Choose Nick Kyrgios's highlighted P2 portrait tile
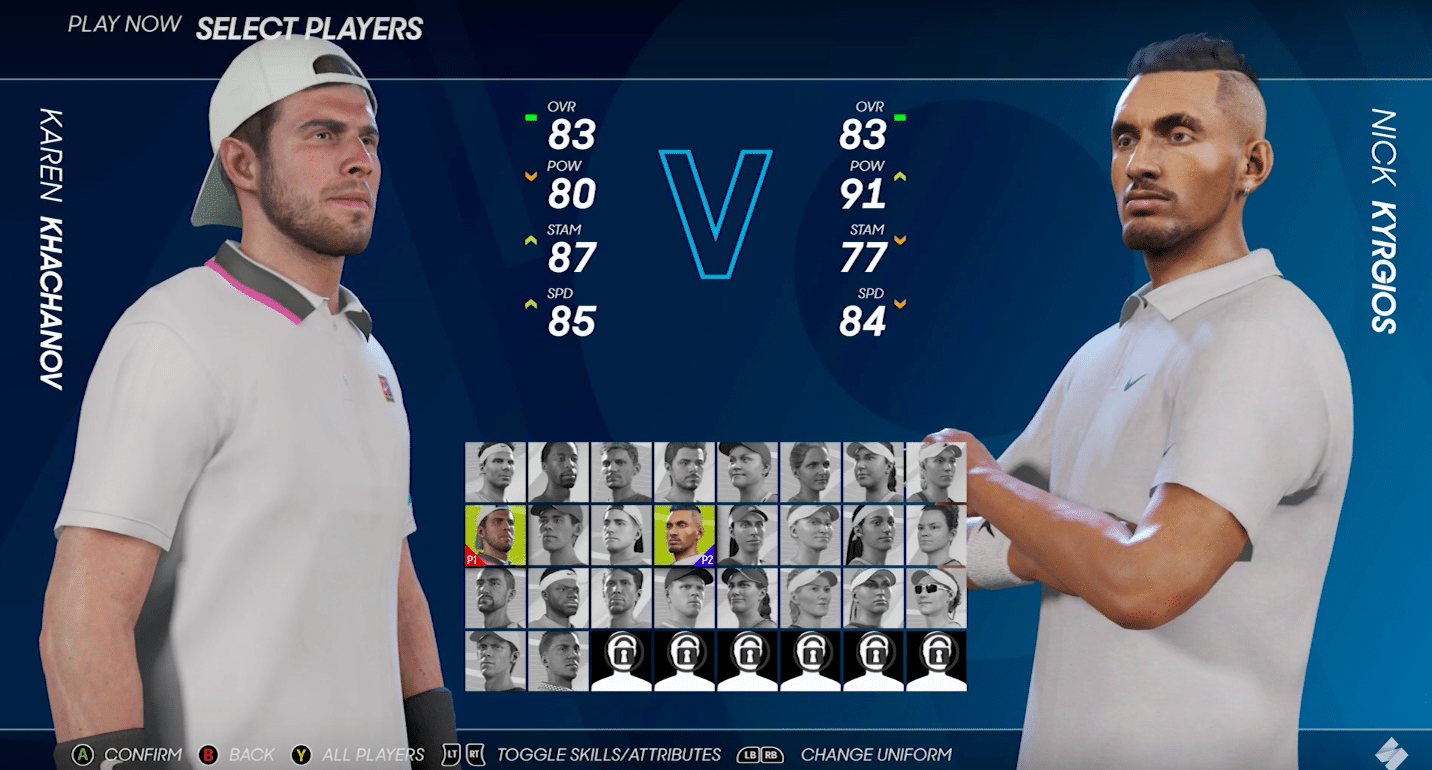This screenshot has width=1432, height=770. (684, 535)
